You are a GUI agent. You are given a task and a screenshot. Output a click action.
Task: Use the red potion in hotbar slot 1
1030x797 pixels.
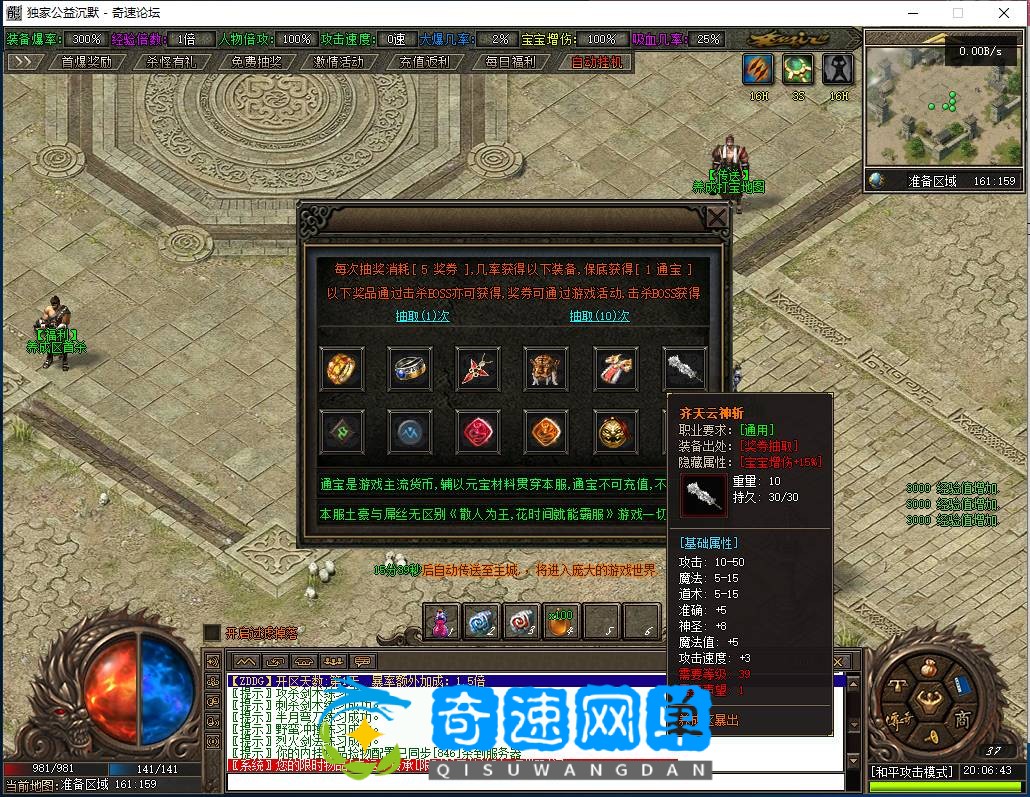pyautogui.click(x=441, y=621)
